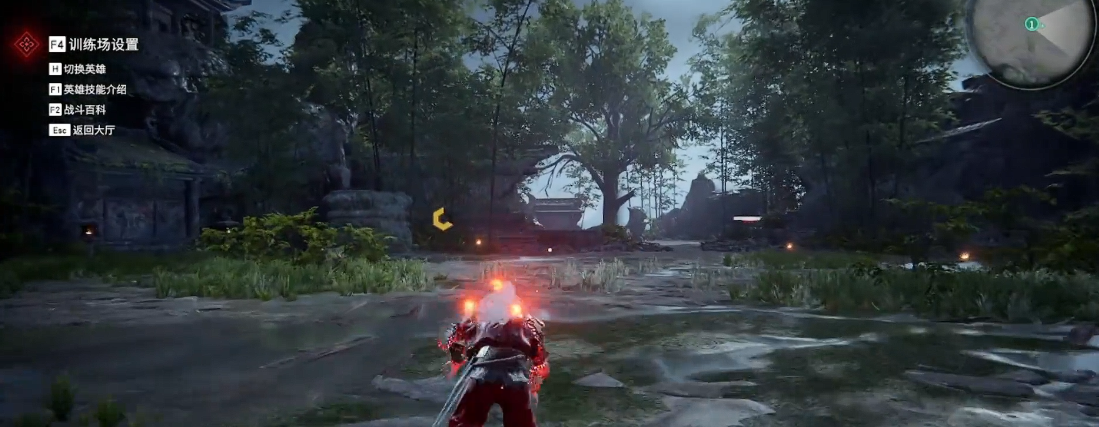Screen dimensions: 1099x427
Task: Open 英雄技能介绍 hero skill introduction
Action: point(94,89)
